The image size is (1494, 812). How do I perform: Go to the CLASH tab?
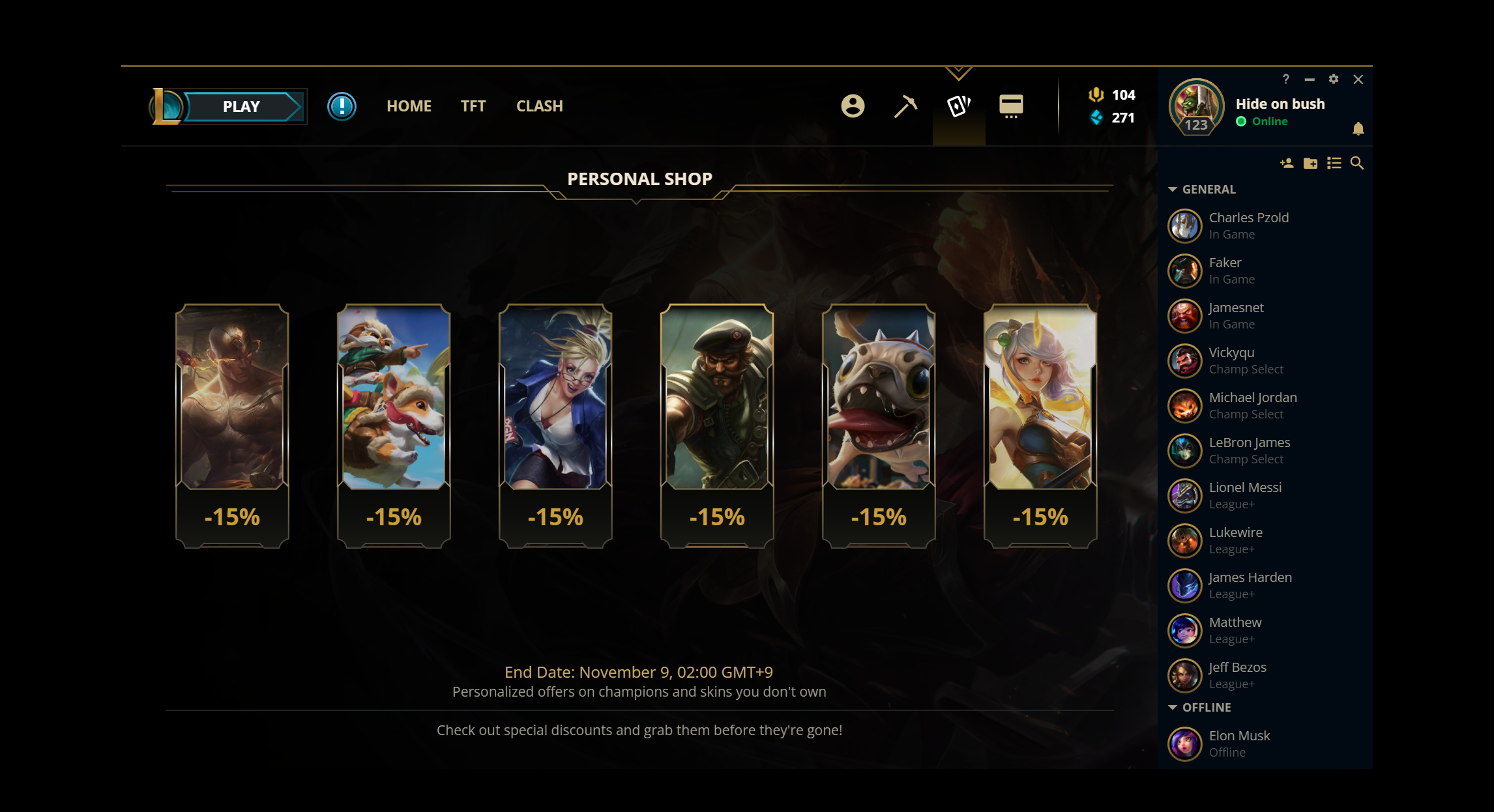click(x=539, y=106)
